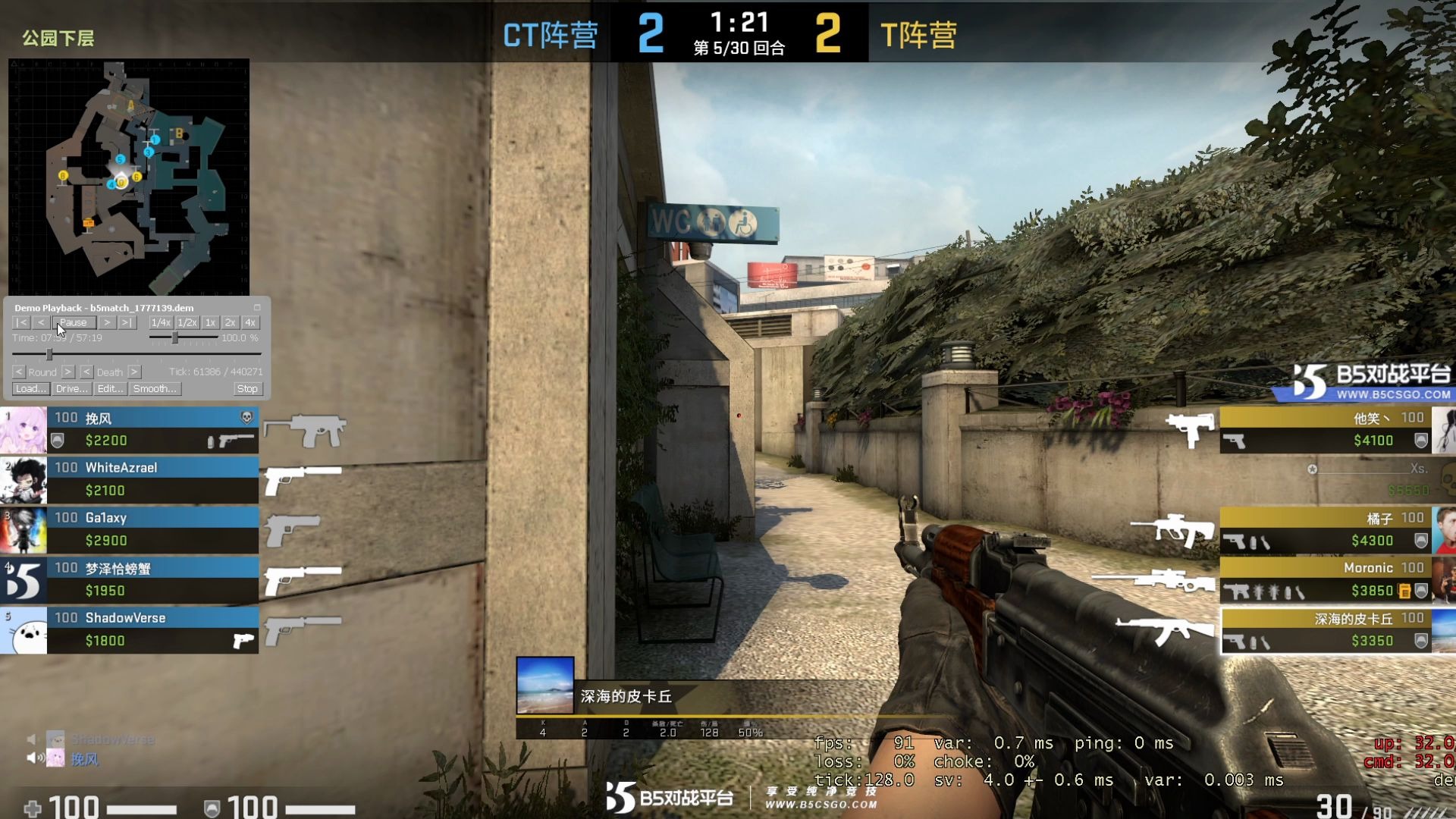Skip to the beginning of the demo
This screenshot has height=819, width=1456.
(x=22, y=322)
